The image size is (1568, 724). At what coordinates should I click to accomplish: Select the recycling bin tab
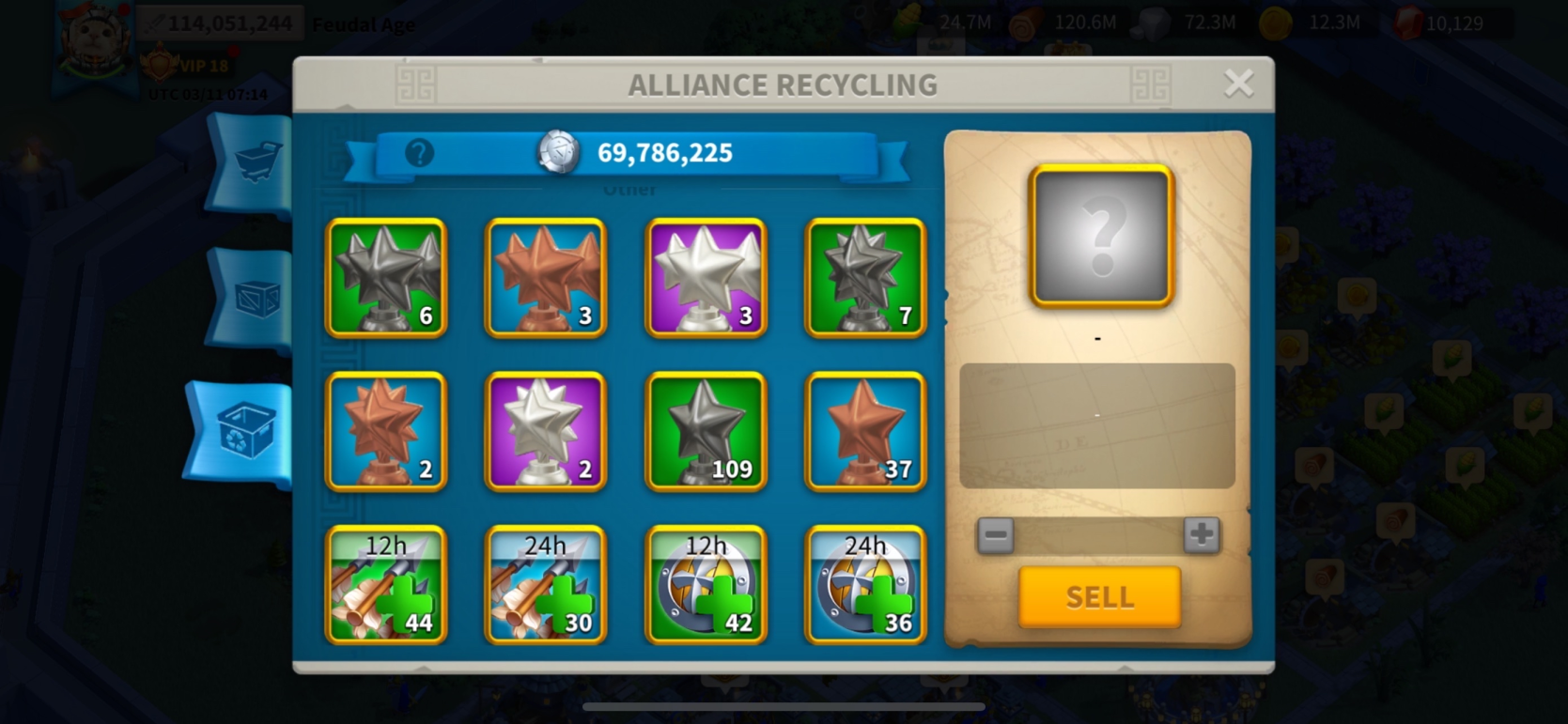pyautogui.click(x=246, y=432)
